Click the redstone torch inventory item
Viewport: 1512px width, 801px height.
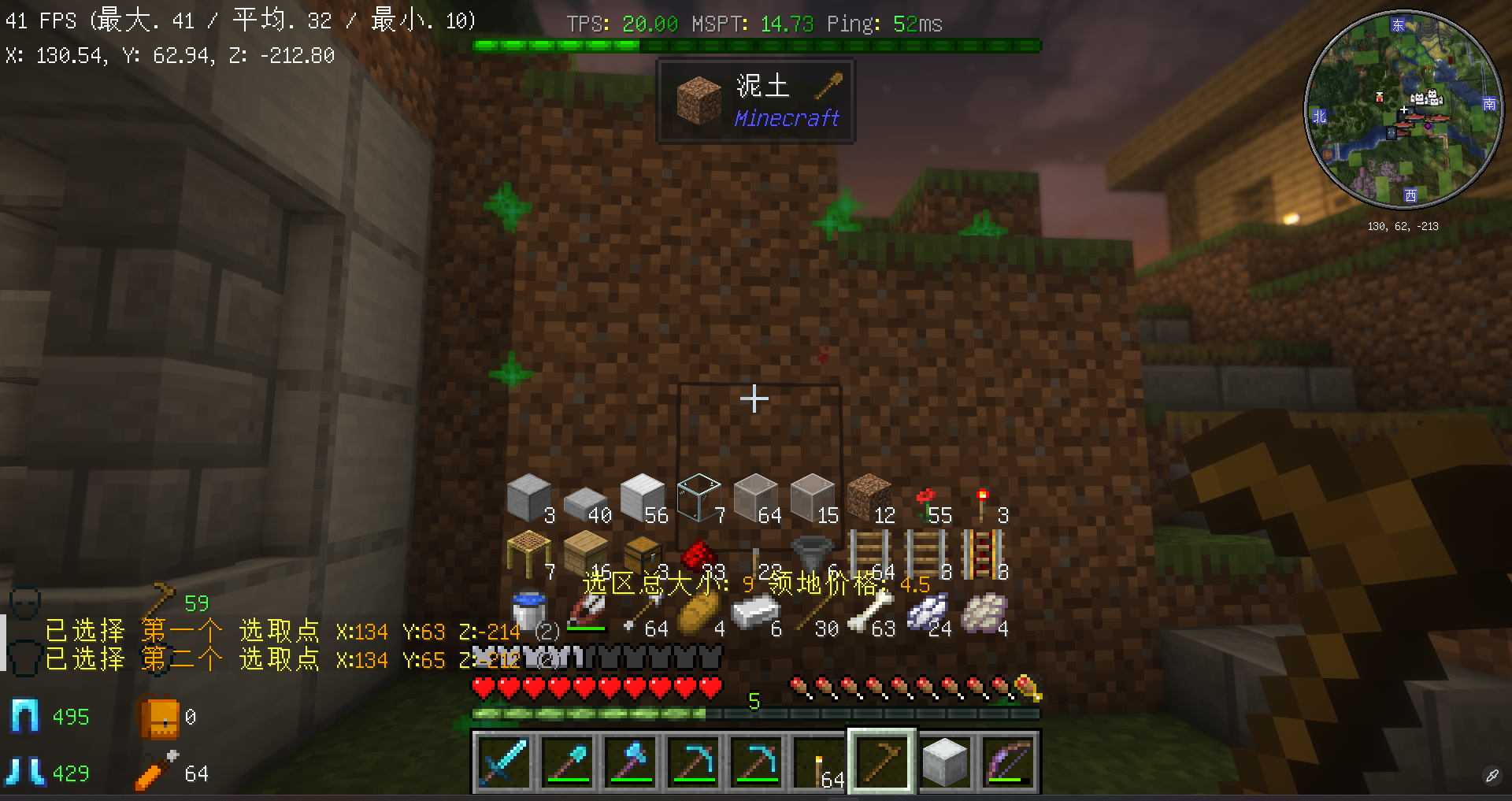pos(982,504)
